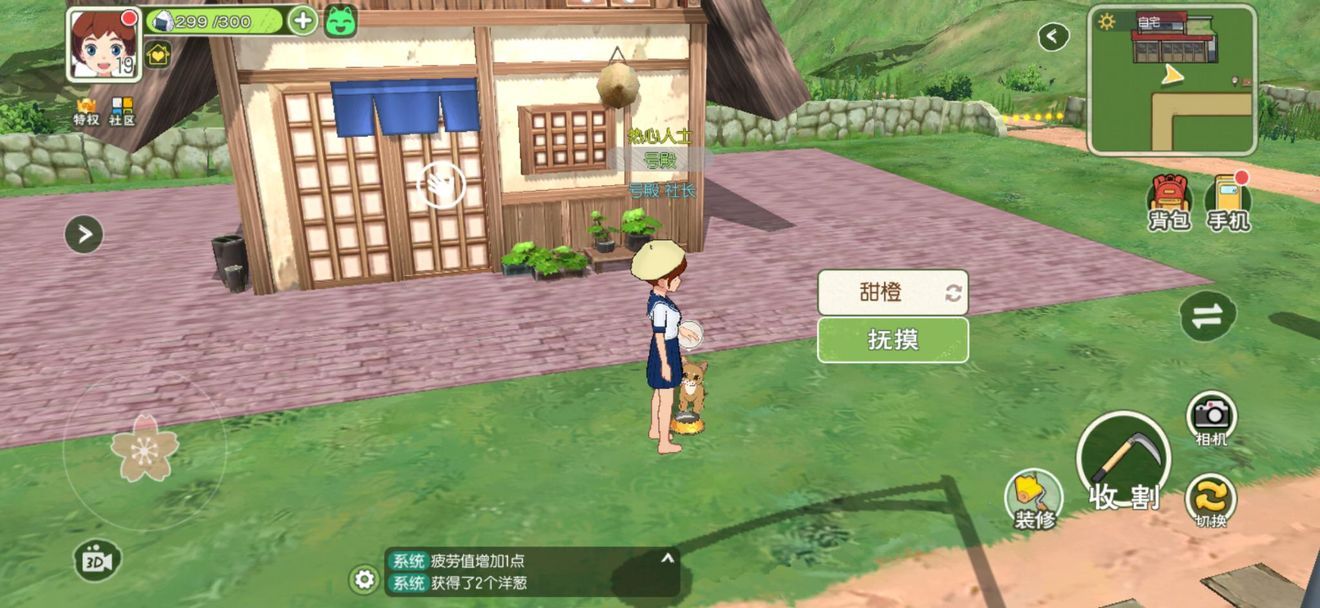1320x608 pixels.
Task: Open the 特权 privileges menu
Action: click(x=87, y=111)
